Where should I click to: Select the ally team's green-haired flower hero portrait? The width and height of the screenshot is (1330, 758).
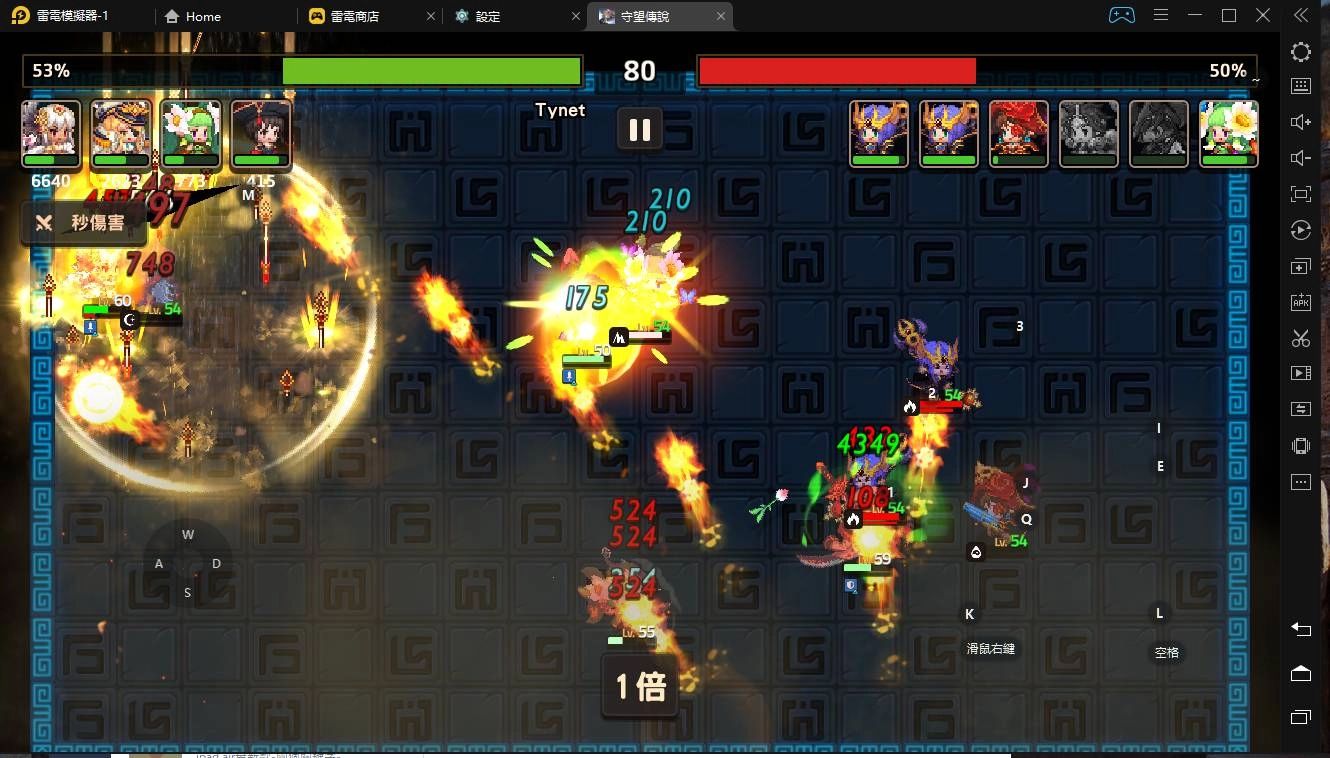(x=191, y=132)
